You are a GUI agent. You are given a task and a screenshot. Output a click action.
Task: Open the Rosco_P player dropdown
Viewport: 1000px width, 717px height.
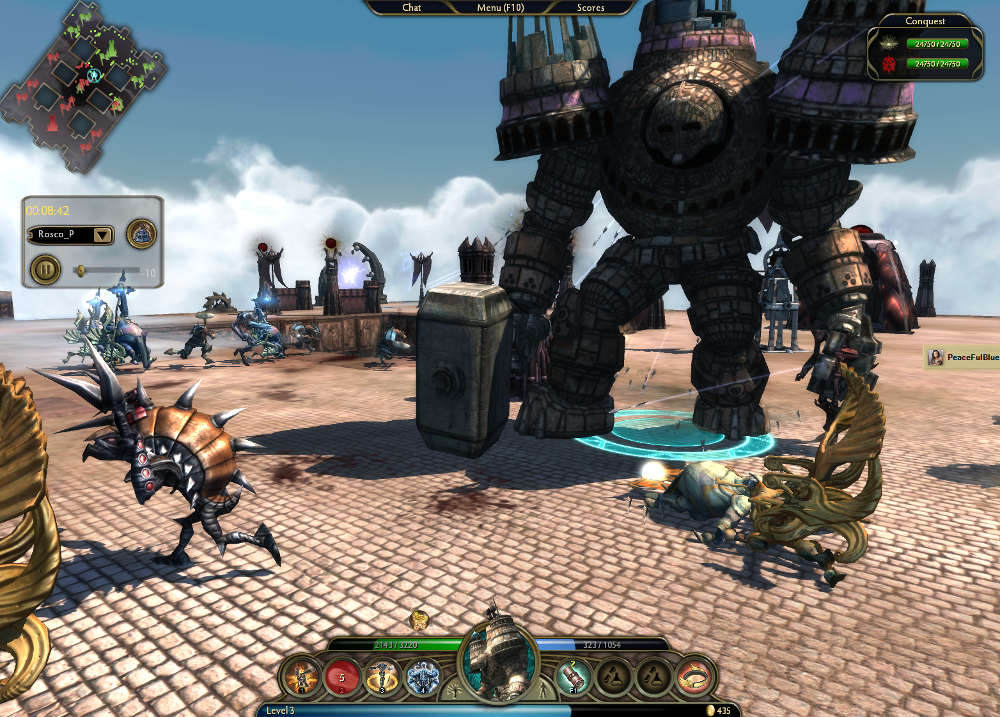tap(69, 235)
